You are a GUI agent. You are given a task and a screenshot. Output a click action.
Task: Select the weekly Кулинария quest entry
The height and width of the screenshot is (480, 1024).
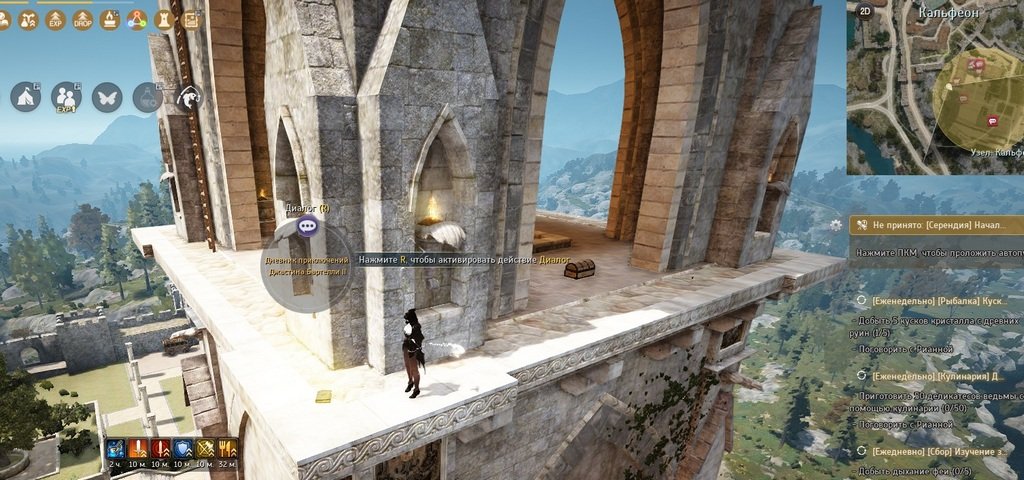[940, 376]
